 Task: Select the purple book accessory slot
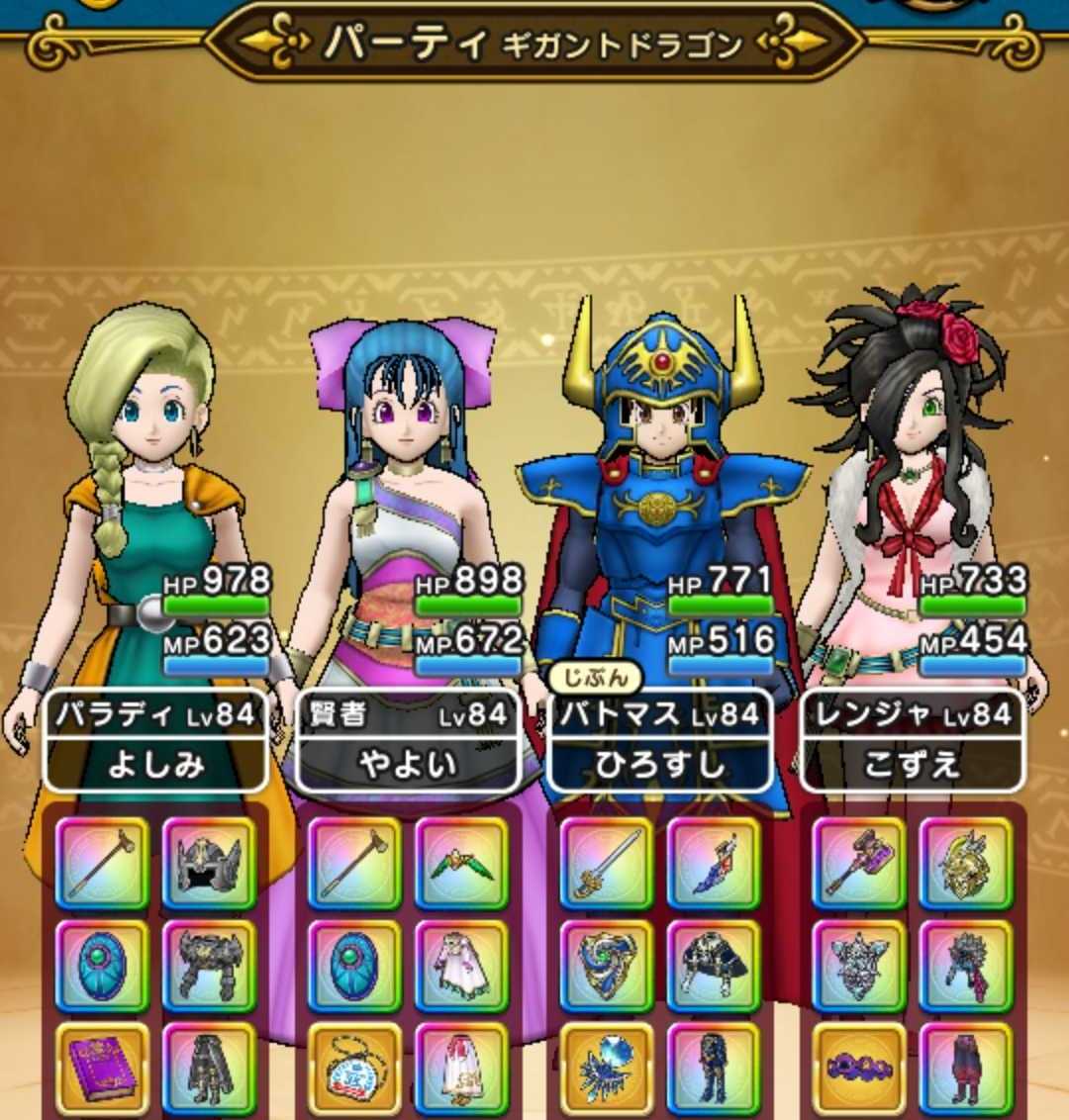click(102, 1070)
